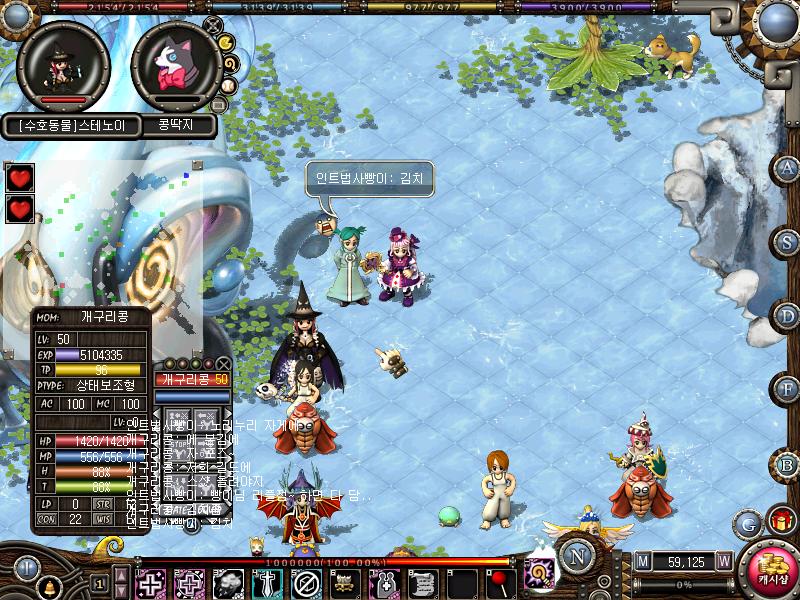Click the round S button on the right edge
Screen dimensions: 800x600
coord(787,242)
